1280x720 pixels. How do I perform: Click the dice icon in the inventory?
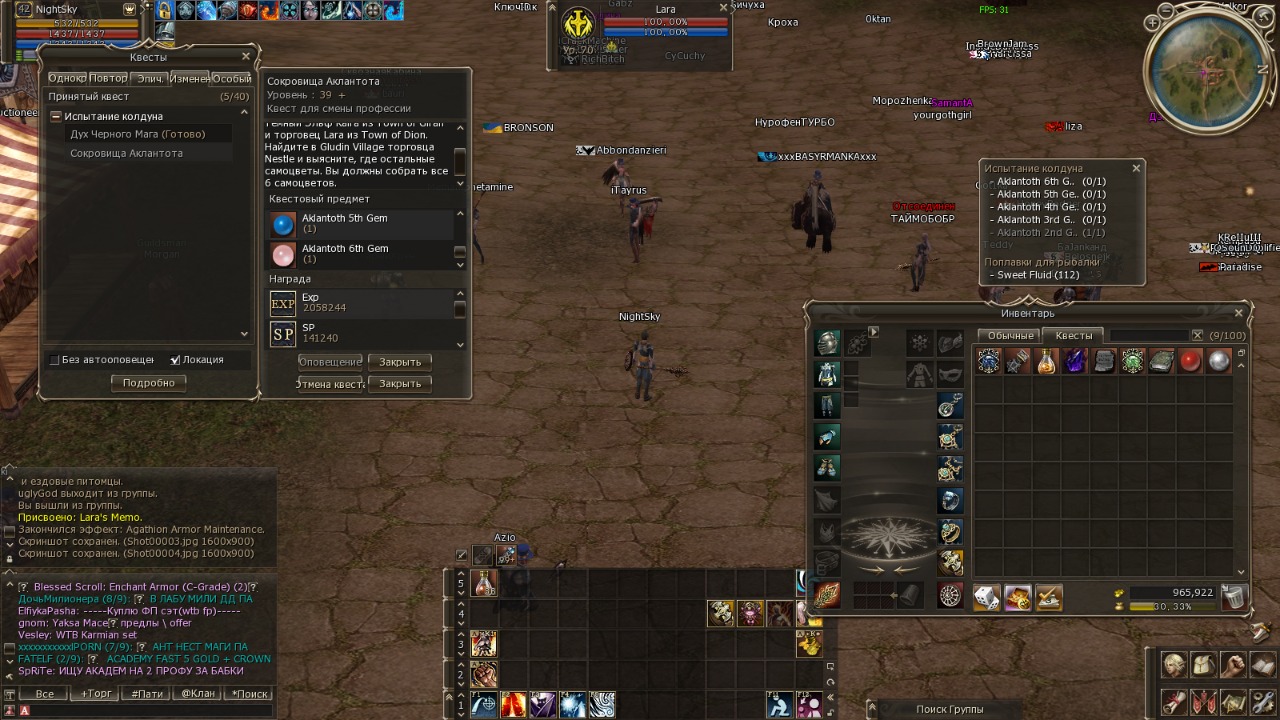coord(987,597)
